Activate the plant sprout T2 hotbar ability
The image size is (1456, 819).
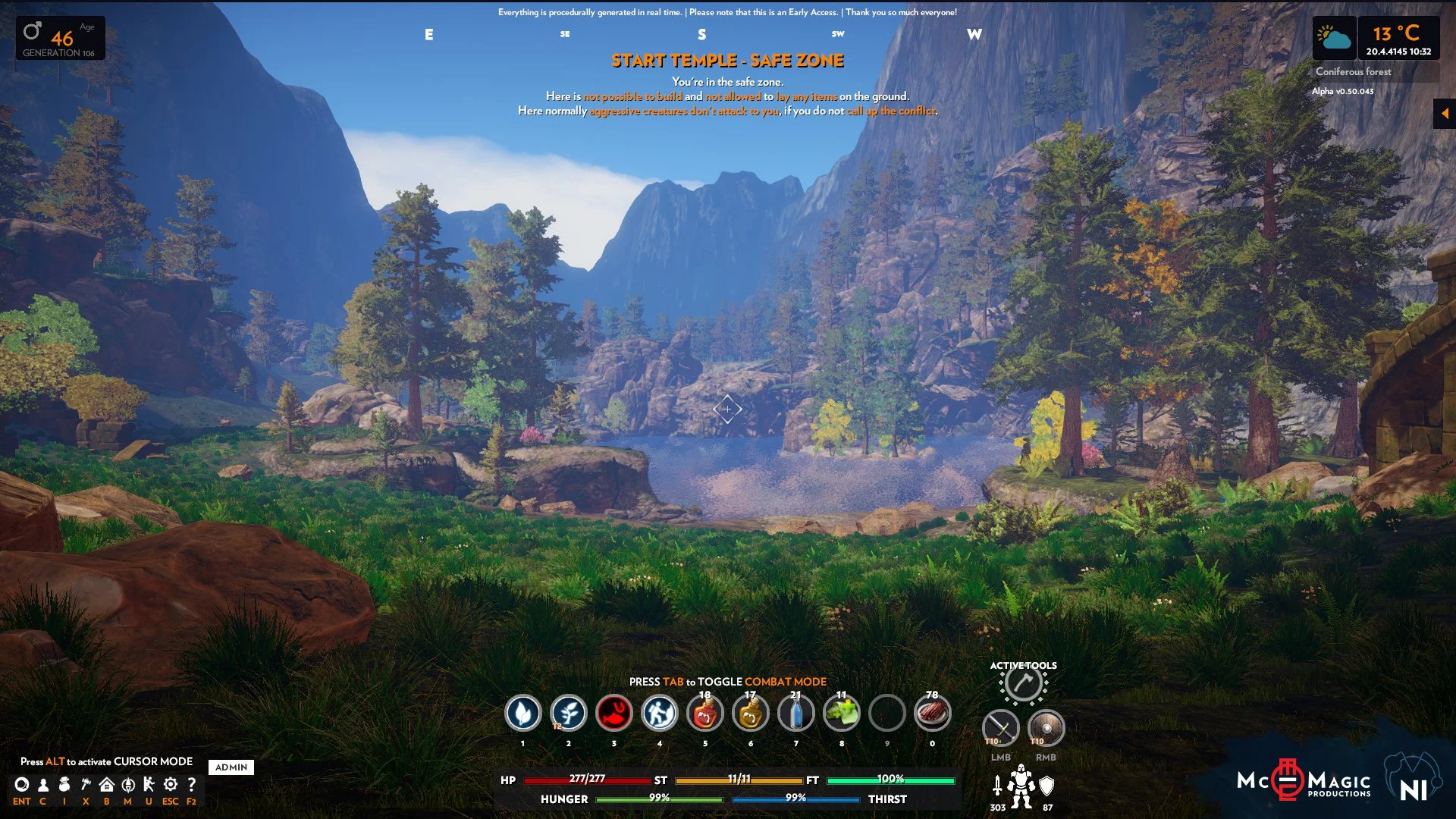point(569,714)
